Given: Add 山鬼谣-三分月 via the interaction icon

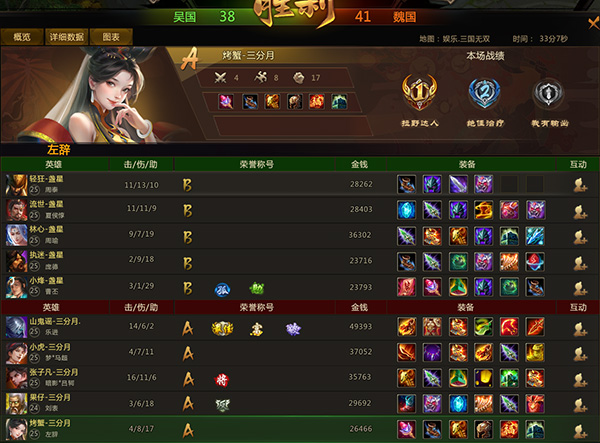Looking at the screenshot, I should point(578,327).
